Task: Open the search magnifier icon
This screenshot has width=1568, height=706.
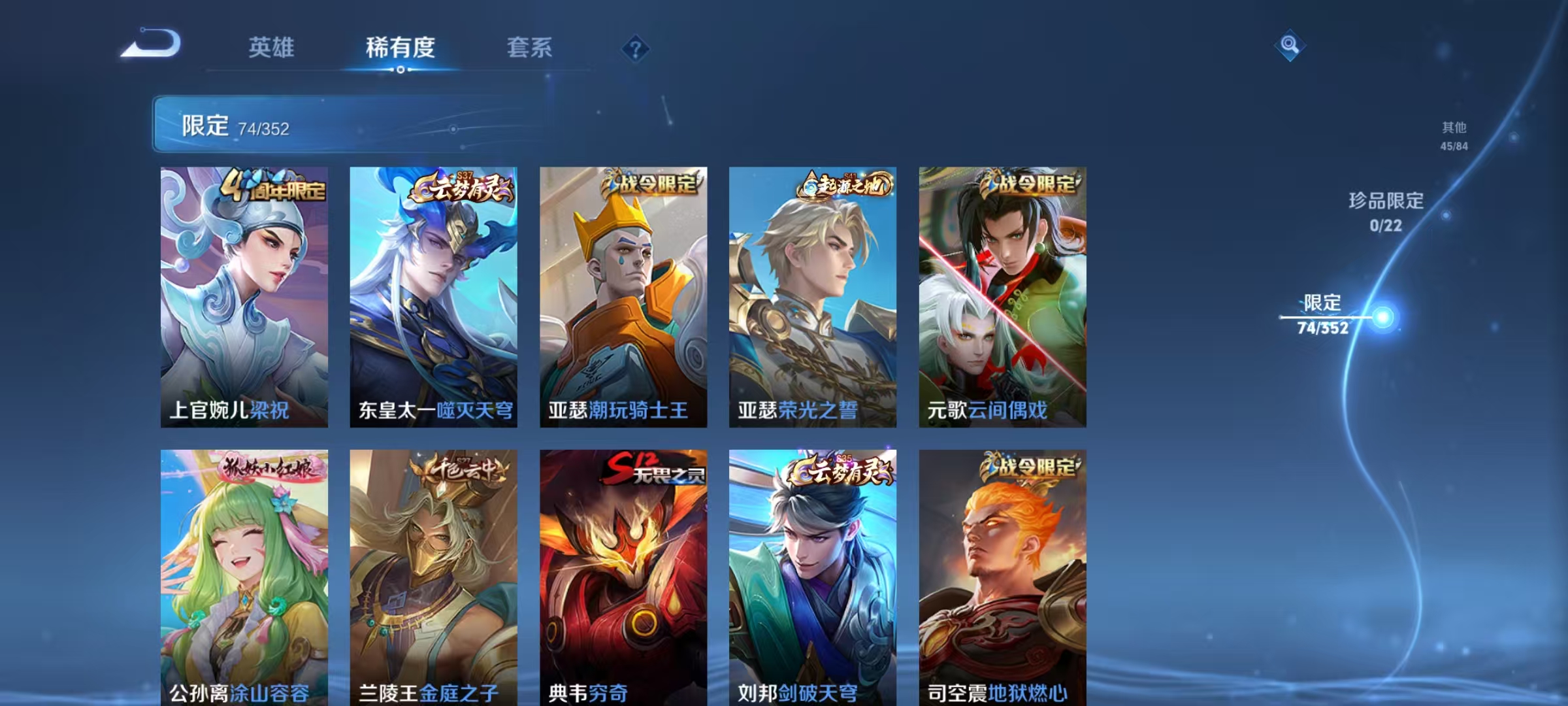Action: pyautogui.click(x=1289, y=44)
